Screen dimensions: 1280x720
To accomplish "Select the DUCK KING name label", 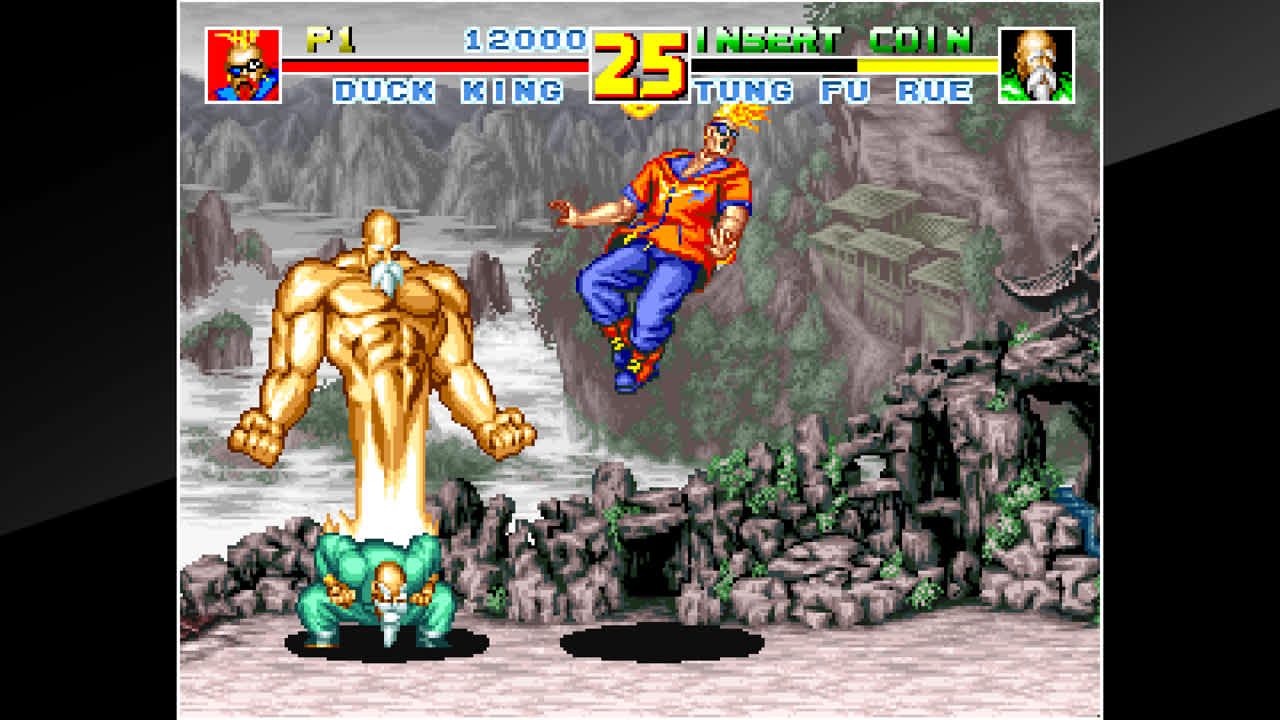I will pos(450,90).
